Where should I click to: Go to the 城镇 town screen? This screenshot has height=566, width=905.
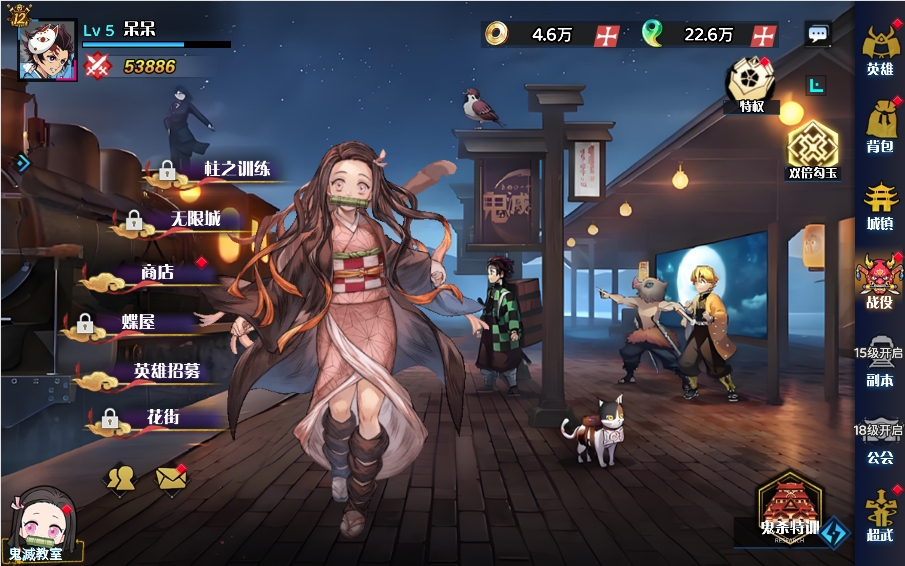pyautogui.click(x=879, y=204)
